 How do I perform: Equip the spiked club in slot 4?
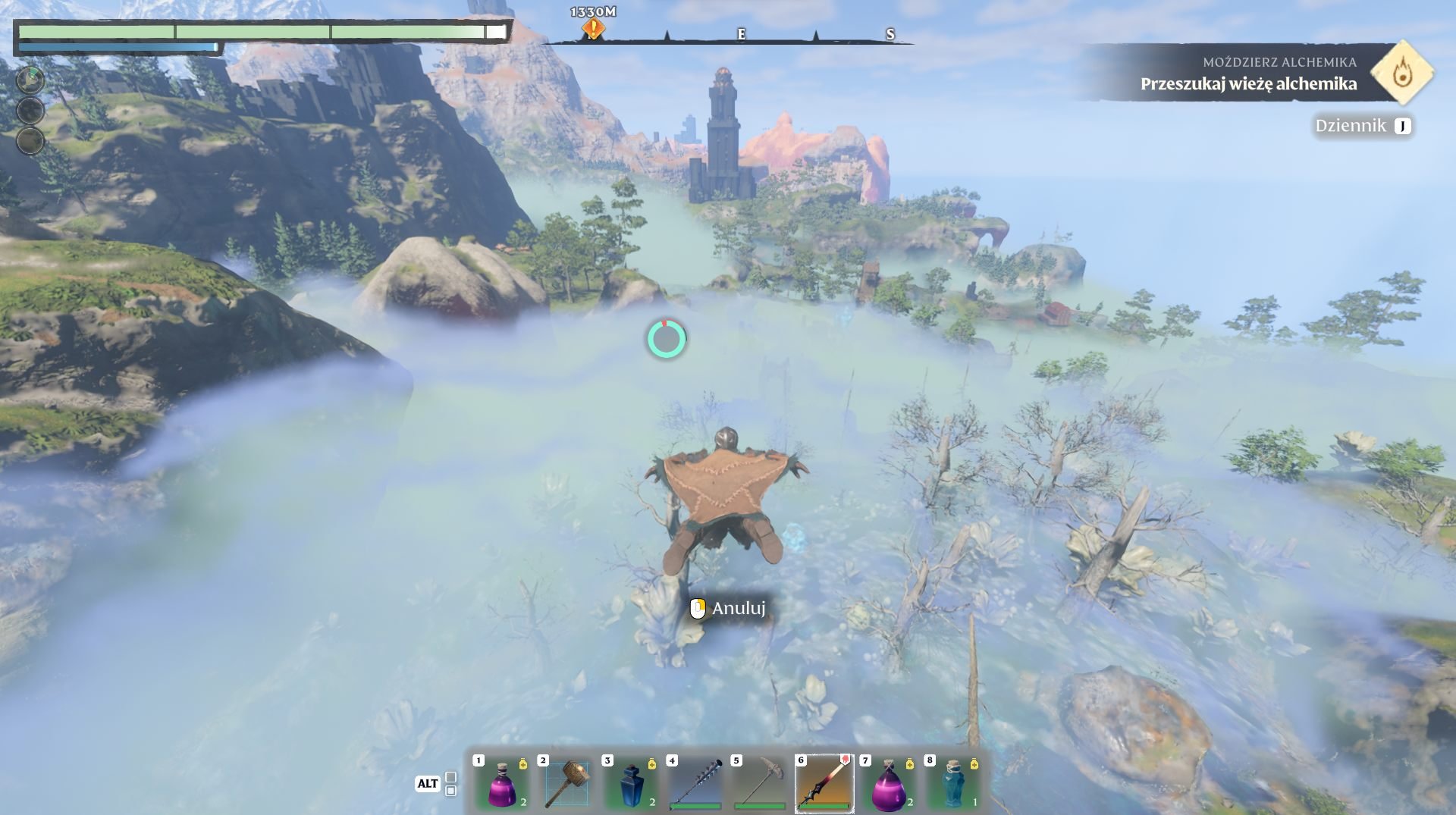coord(695,783)
